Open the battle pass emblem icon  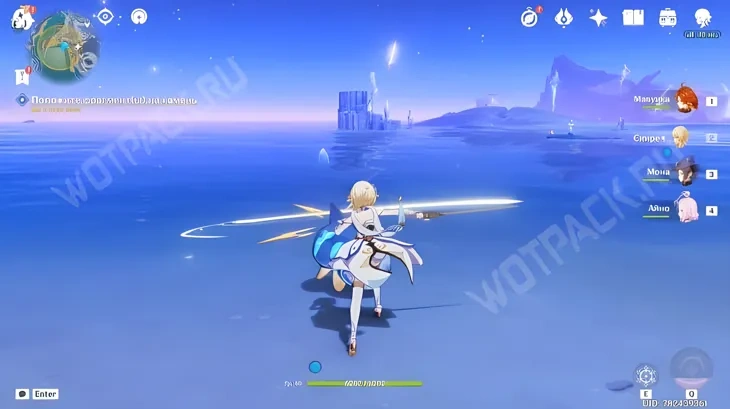point(564,17)
